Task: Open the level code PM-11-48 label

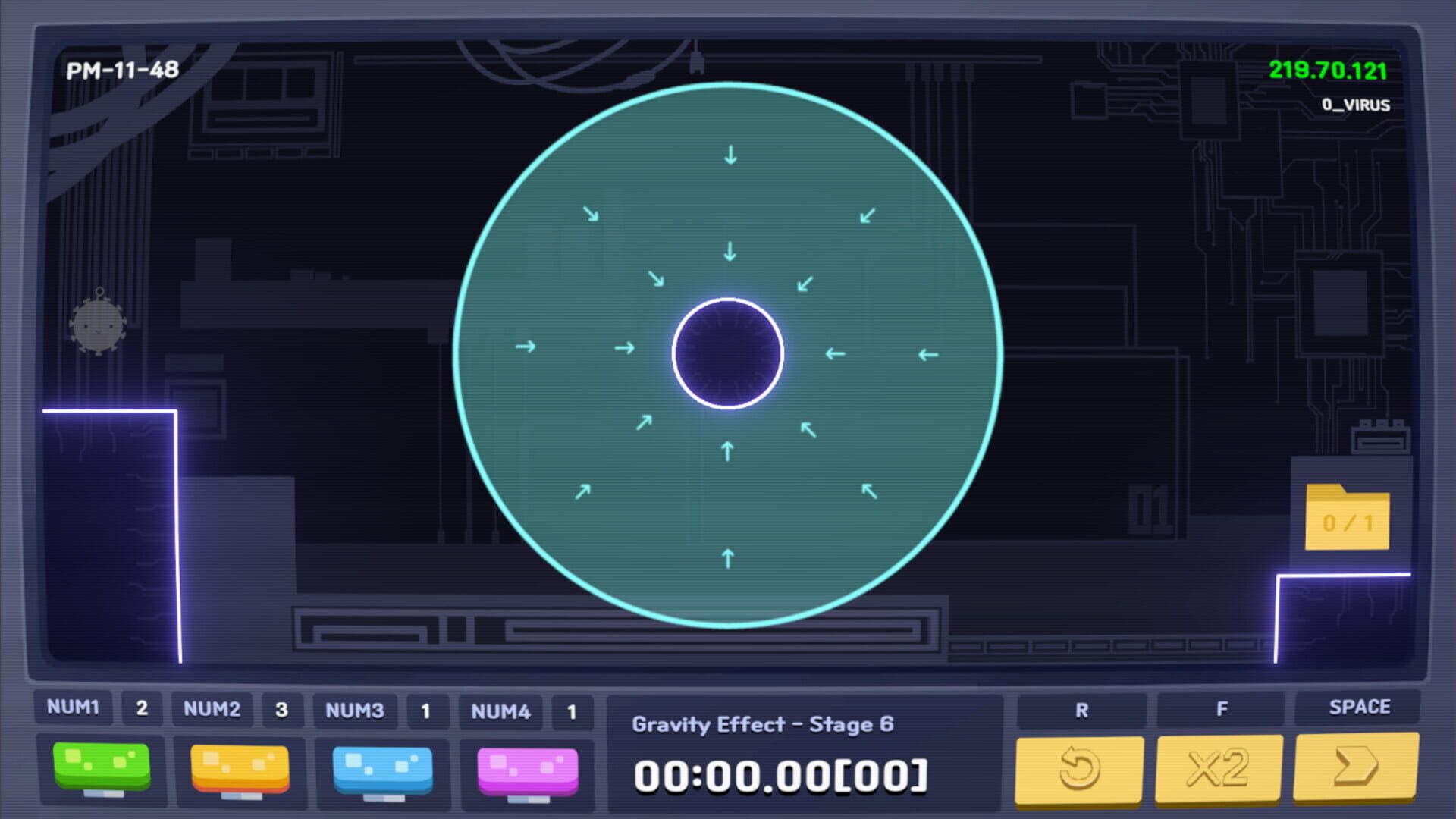Action: point(123,71)
